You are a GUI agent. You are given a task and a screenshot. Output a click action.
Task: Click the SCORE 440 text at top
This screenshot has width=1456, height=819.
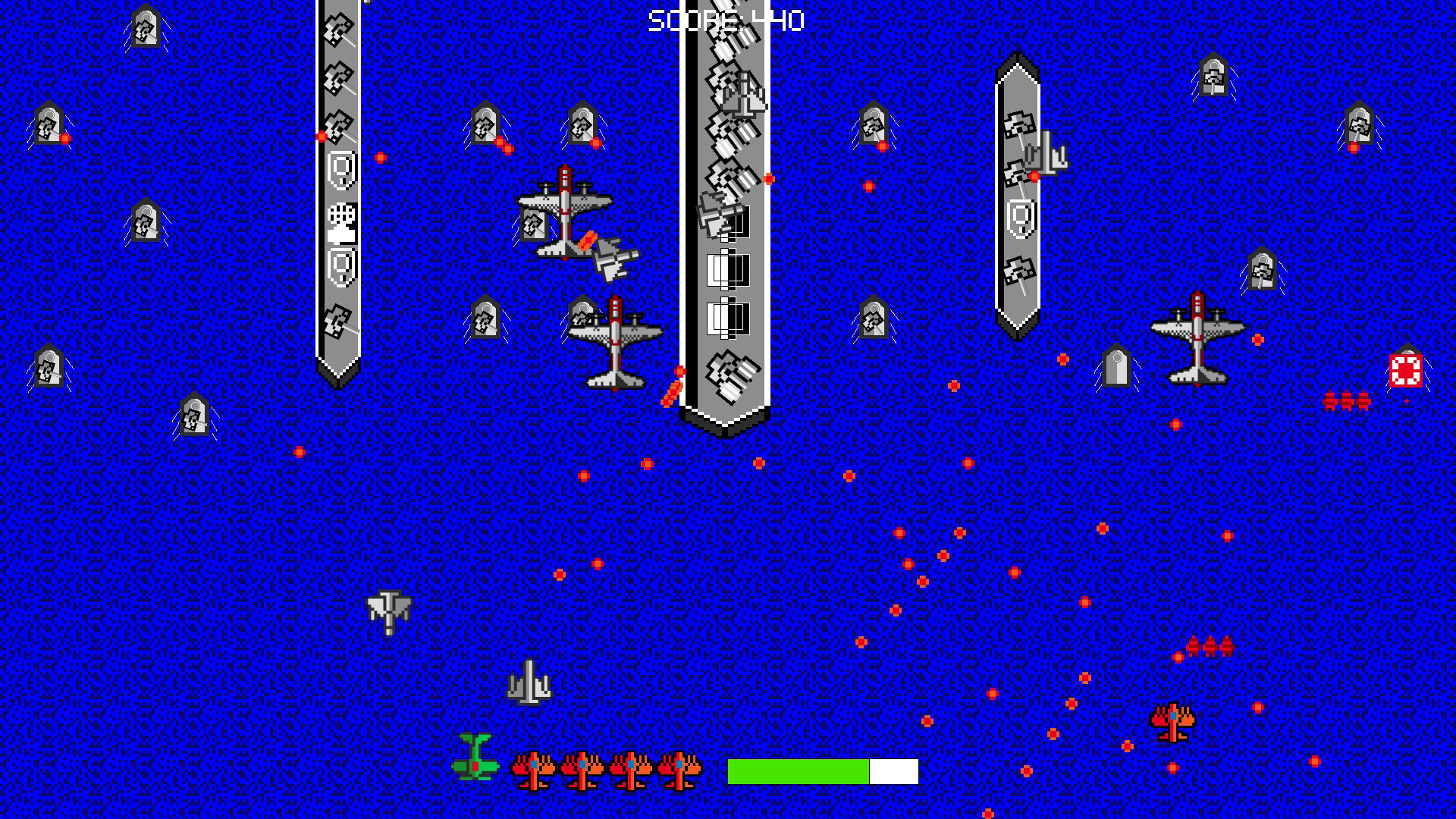[724, 20]
